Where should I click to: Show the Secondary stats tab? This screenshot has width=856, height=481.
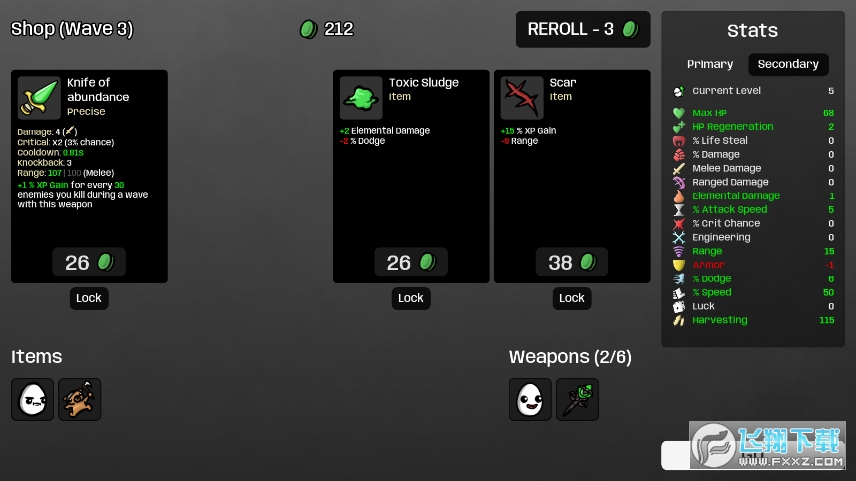788,64
